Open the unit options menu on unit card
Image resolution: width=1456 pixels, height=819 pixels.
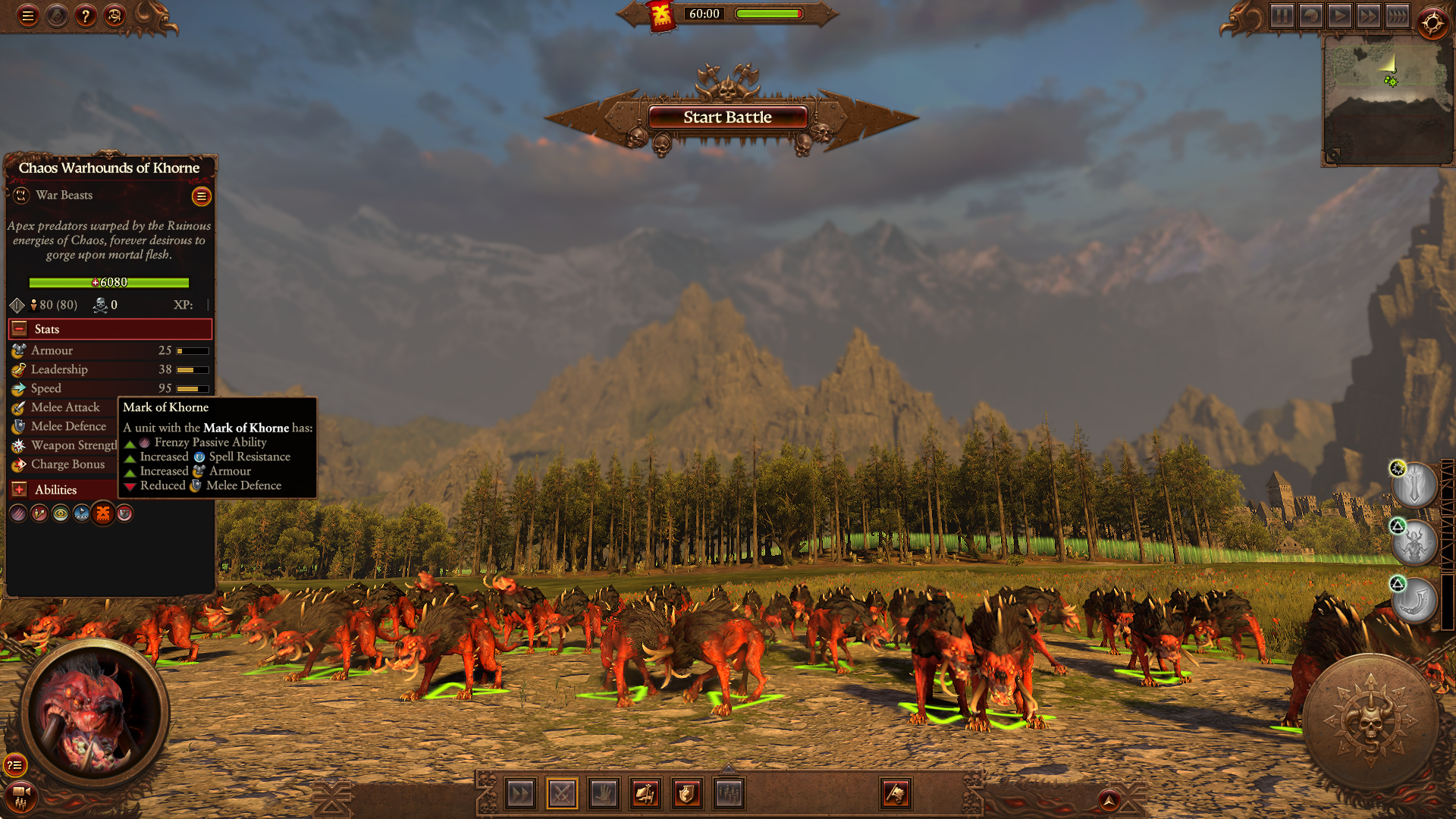coord(201,196)
